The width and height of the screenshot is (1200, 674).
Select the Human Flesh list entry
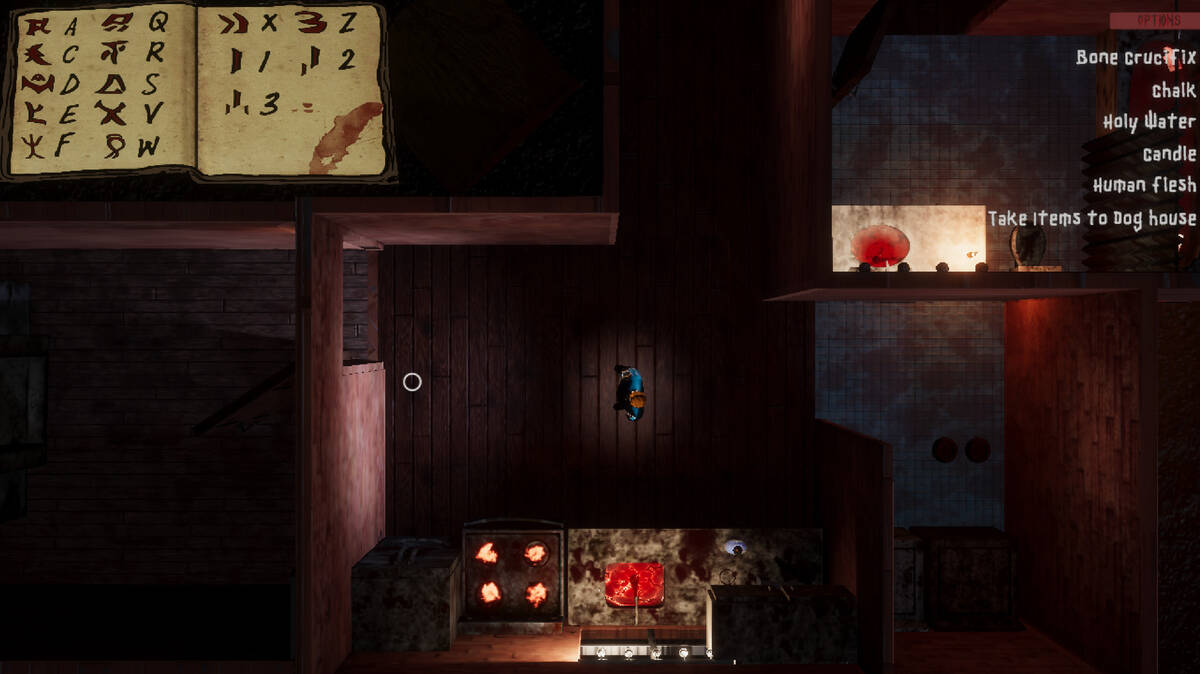click(1144, 185)
